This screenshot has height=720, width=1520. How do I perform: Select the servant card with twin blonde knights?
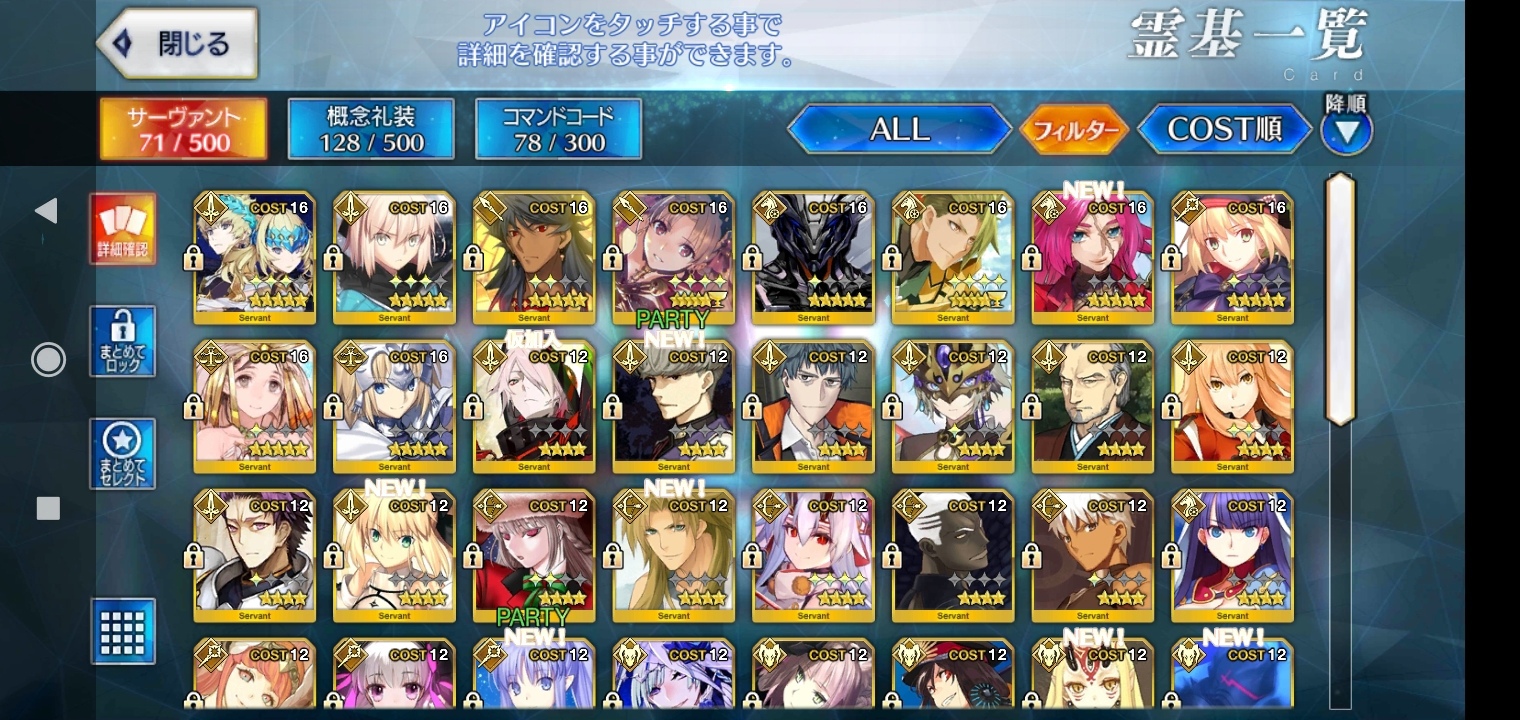pyautogui.click(x=254, y=257)
